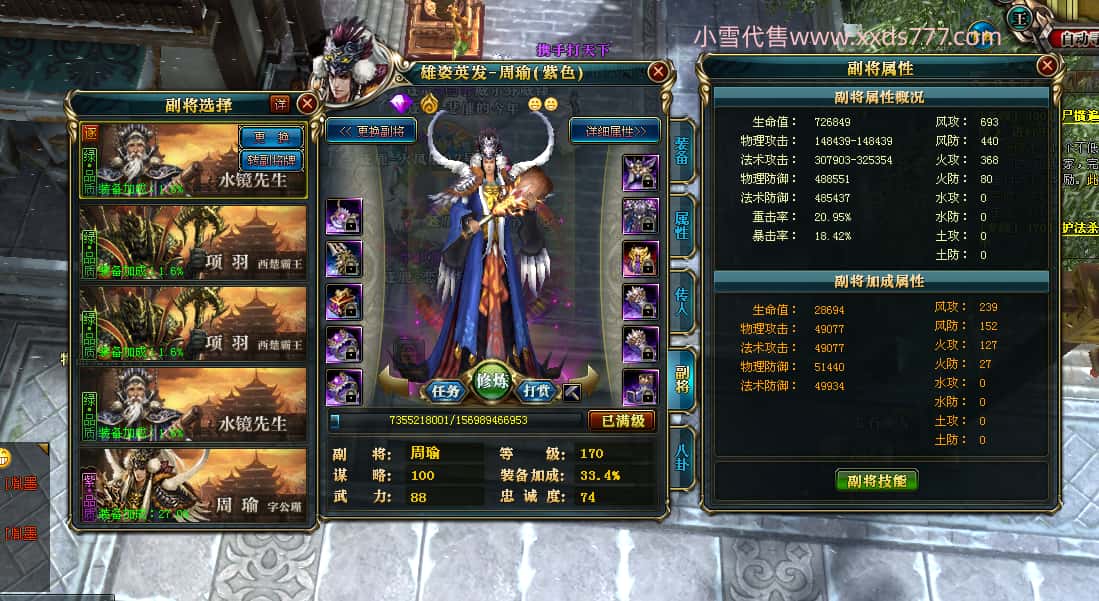This screenshot has width=1099, height=601.
Task: Click the 详 button in 副将选择 header
Action: (x=280, y=104)
